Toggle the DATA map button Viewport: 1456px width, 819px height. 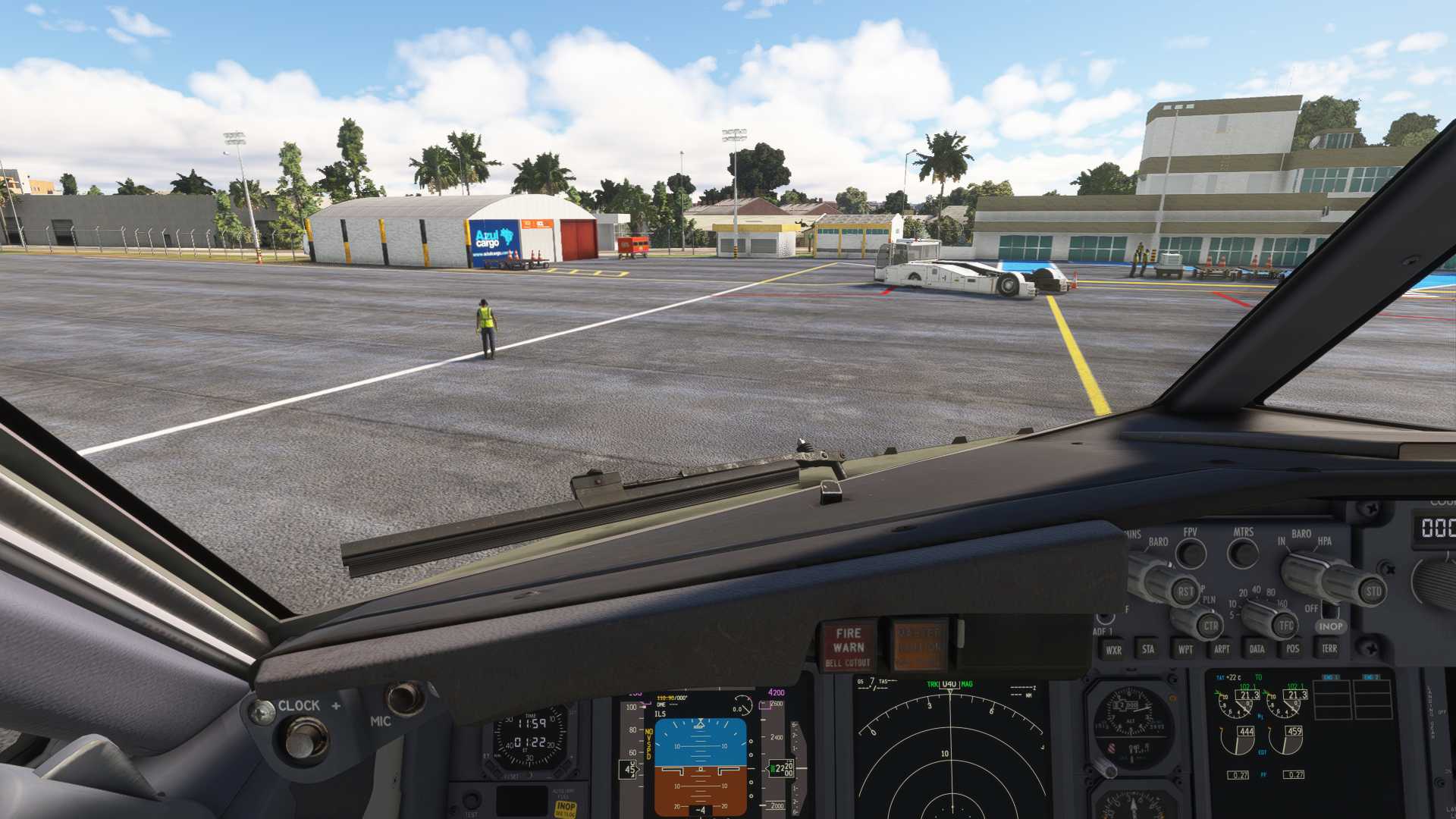(1257, 649)
